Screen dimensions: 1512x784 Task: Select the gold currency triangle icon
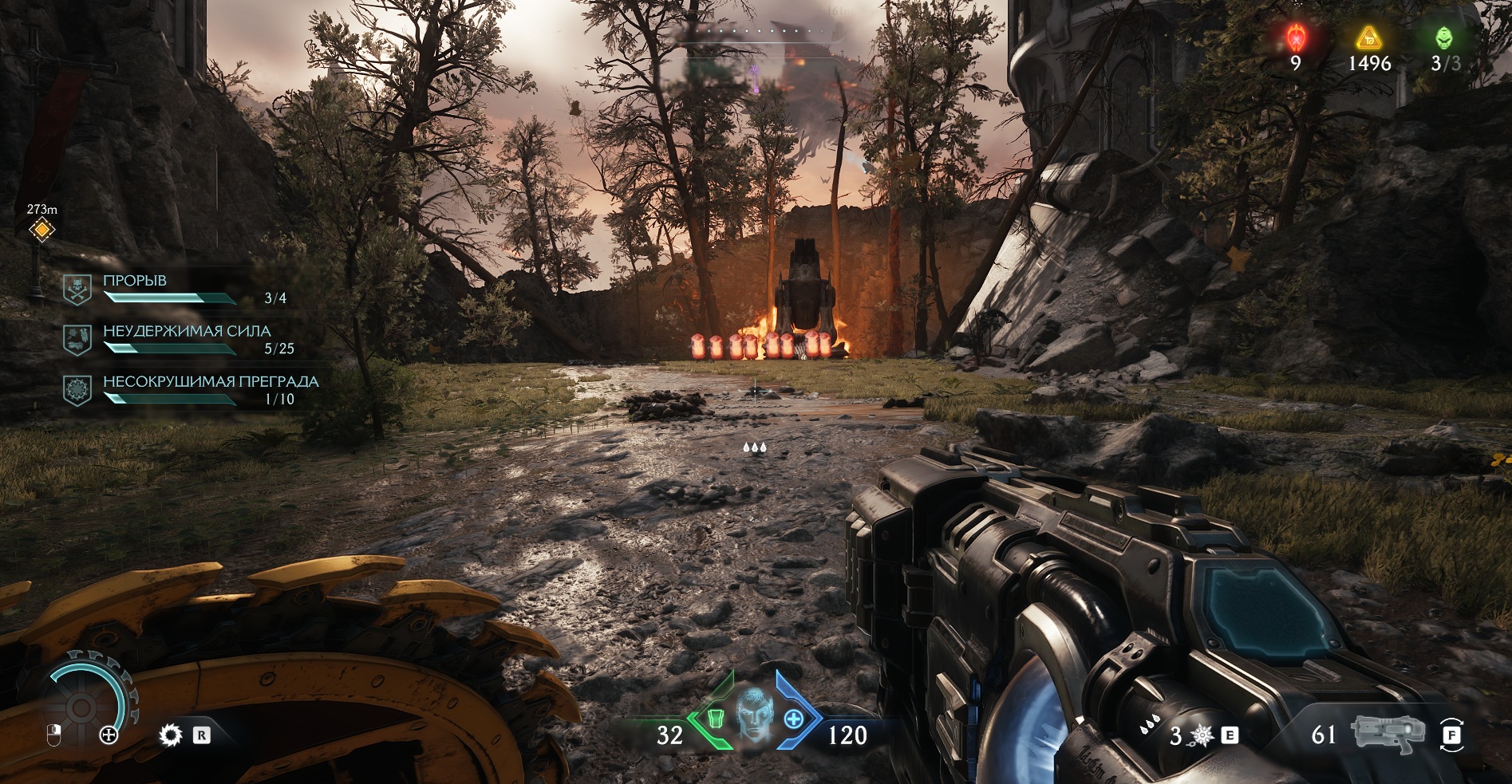coord(1368,37)
